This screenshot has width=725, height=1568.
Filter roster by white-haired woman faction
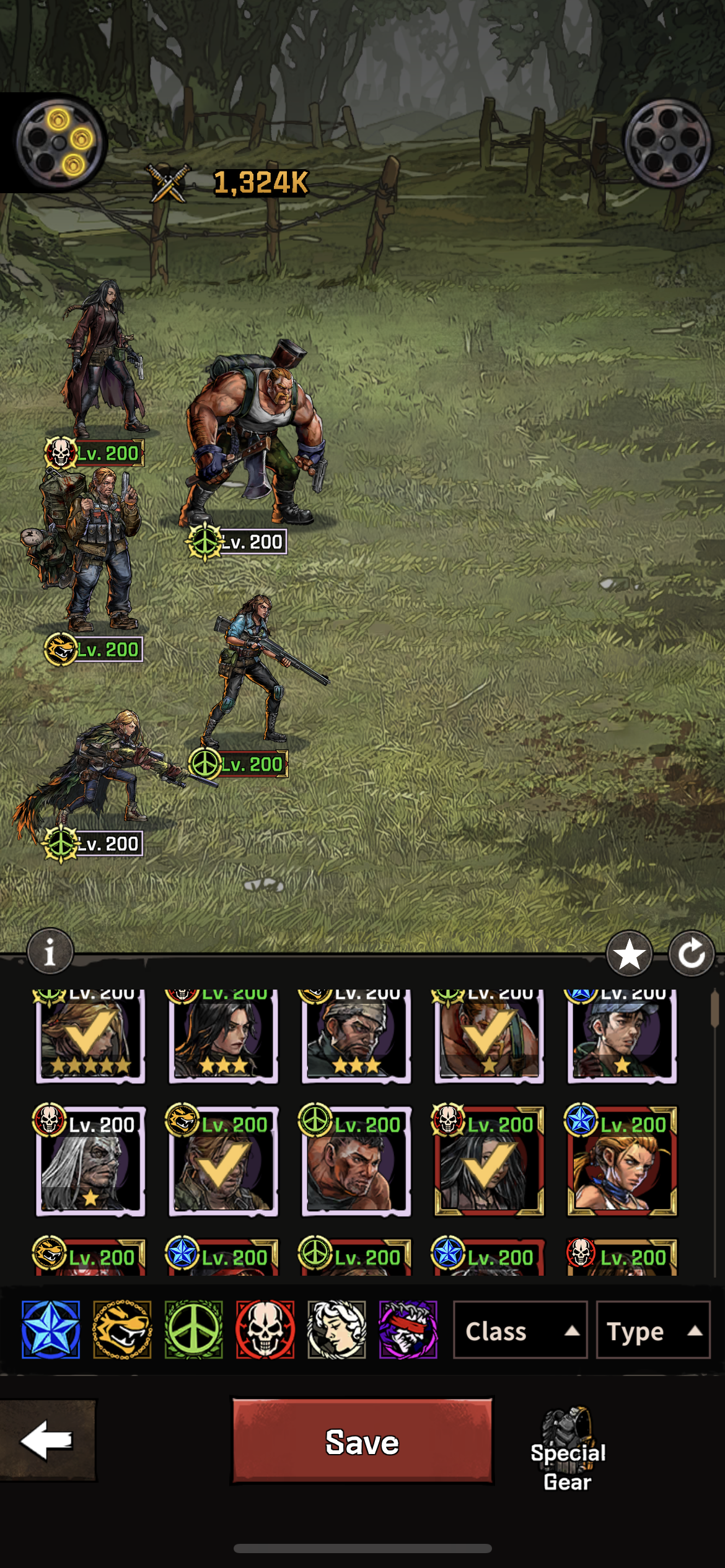336,1330
